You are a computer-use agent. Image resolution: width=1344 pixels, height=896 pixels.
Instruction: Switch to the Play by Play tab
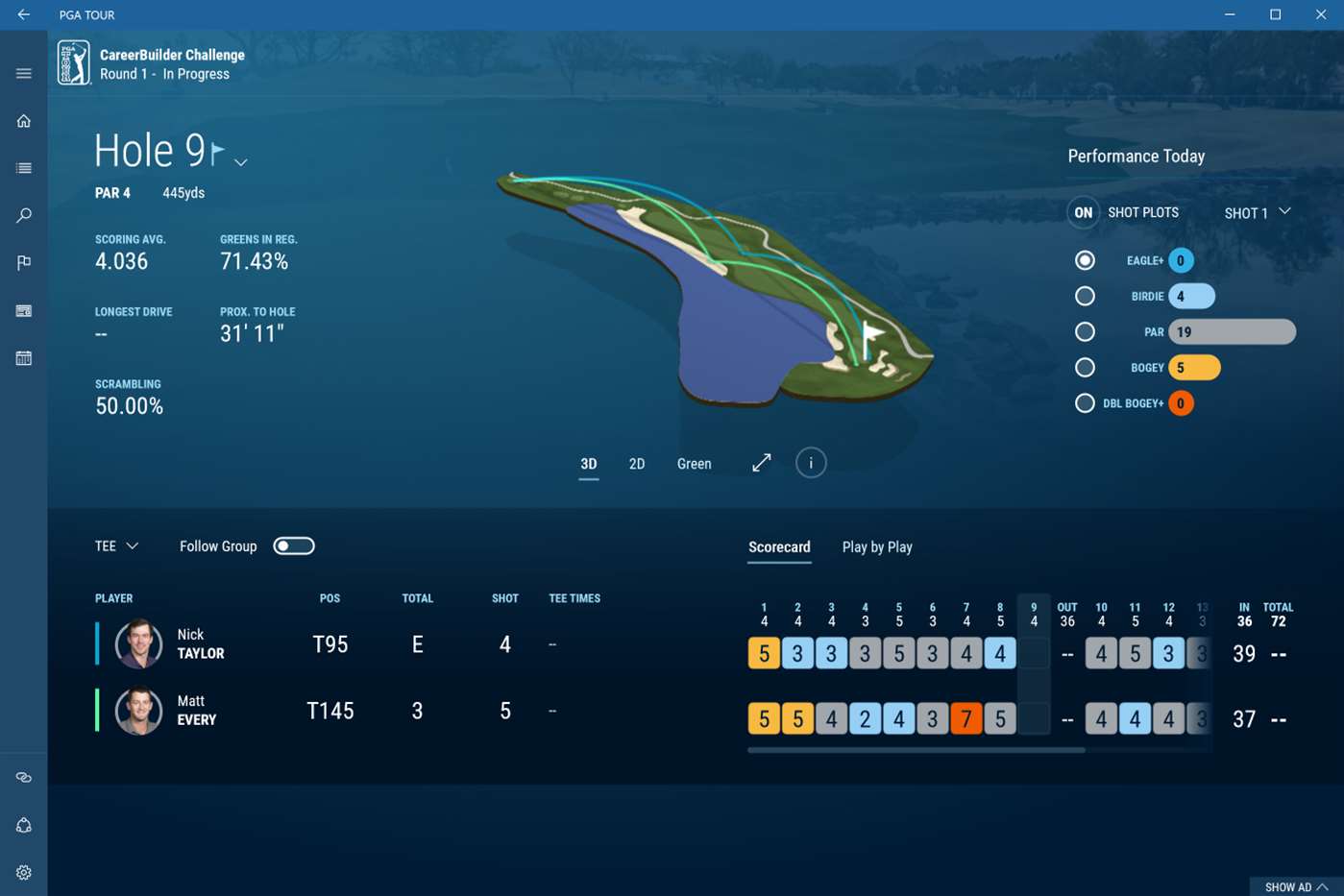pos(876,547)
